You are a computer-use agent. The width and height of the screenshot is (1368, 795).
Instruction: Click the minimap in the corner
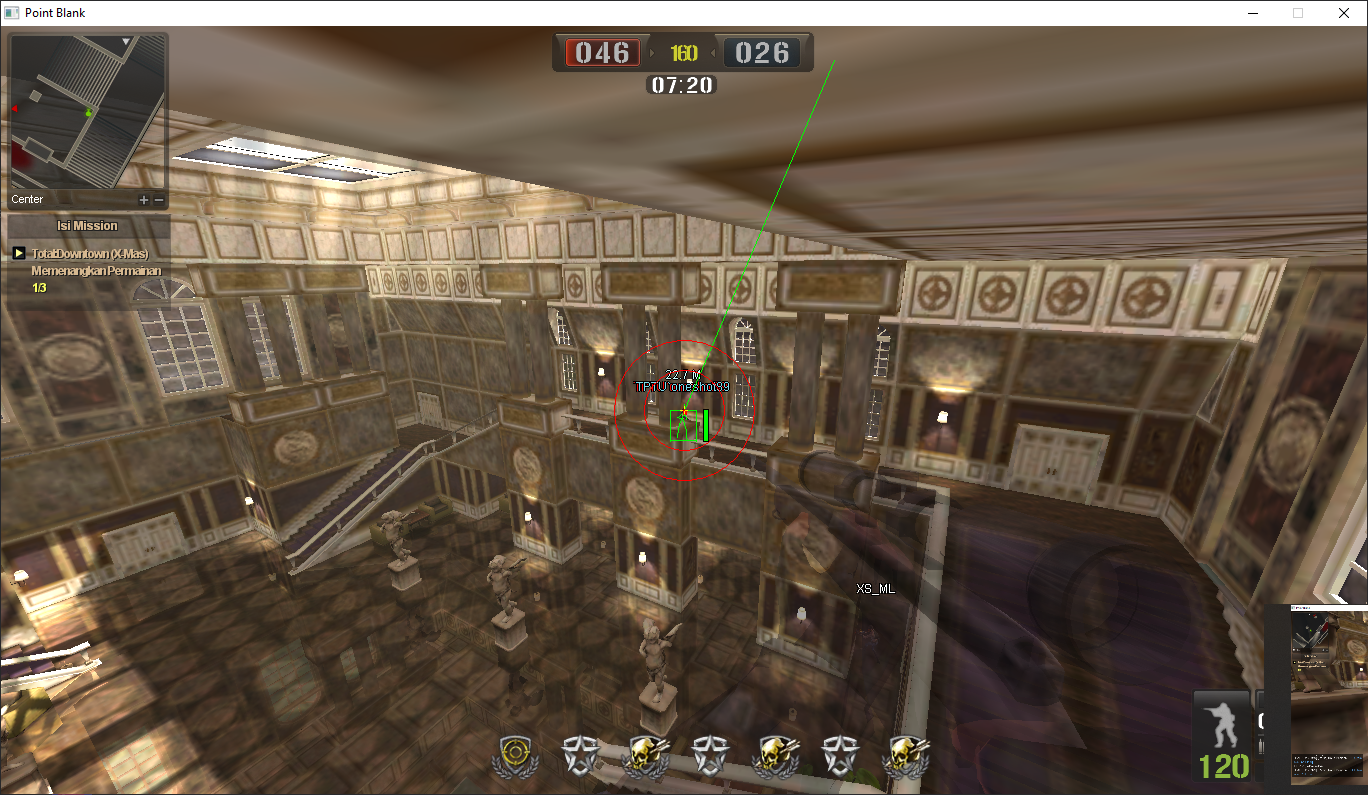coord(88,112)
